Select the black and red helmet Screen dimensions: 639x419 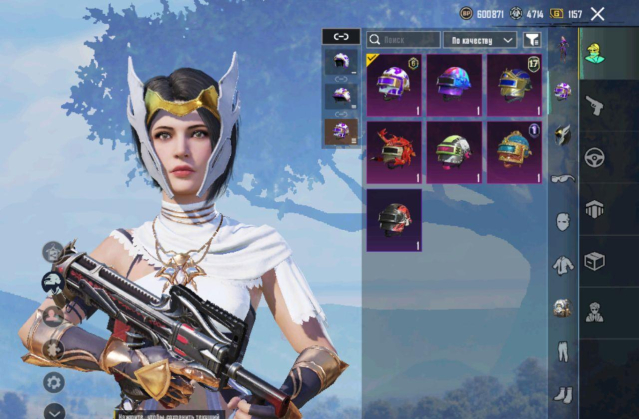394,218
